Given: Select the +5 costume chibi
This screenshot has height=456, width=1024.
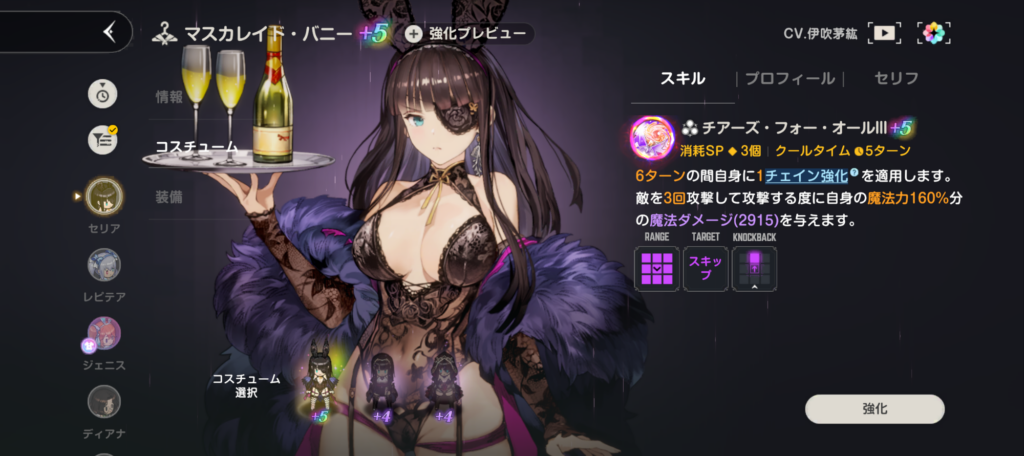Looking at the screenshot, I should 320,385.
